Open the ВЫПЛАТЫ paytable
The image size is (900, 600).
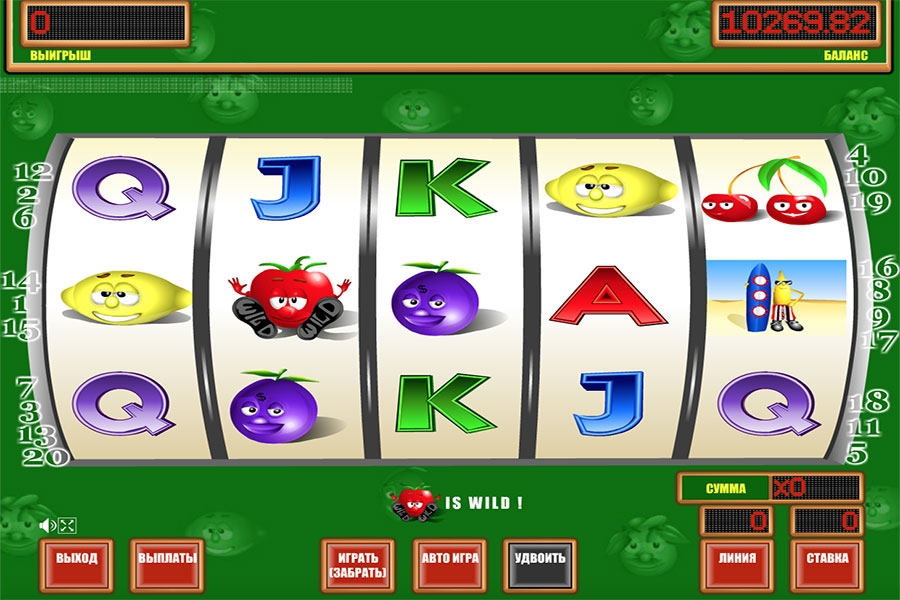click(x=167, y=559)
